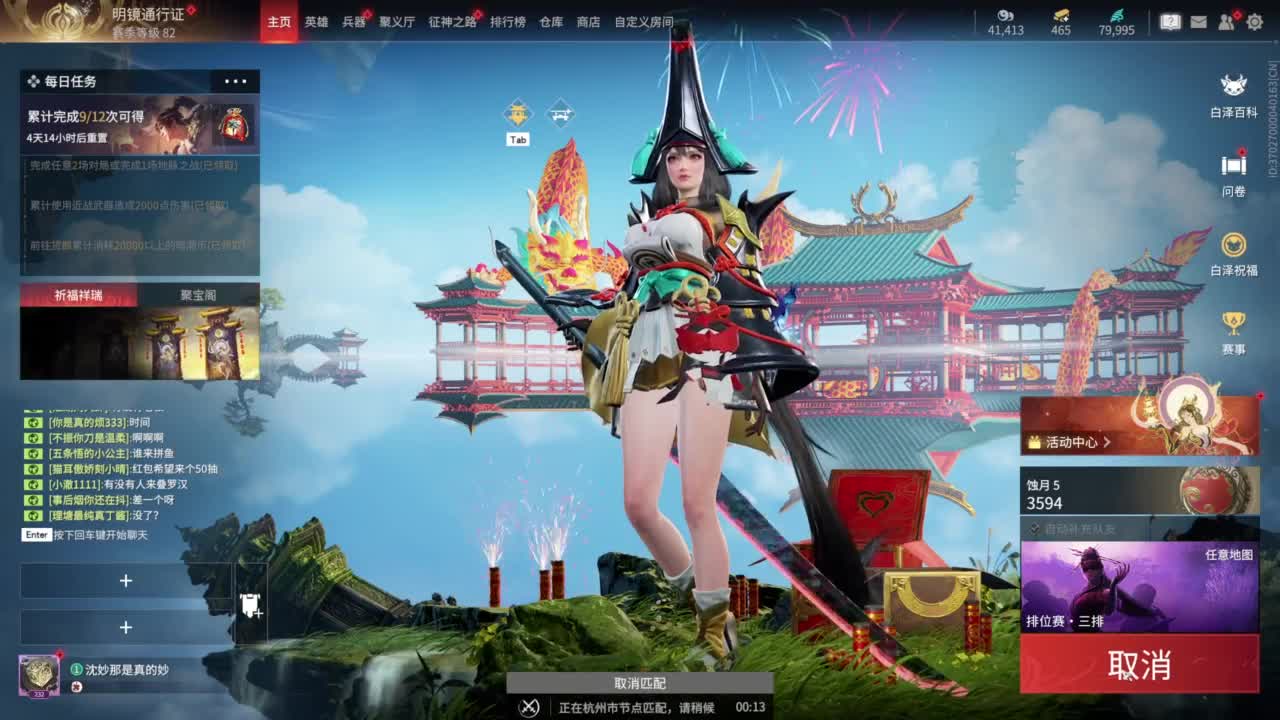Click 取消匹配 to cancel matchmaking
Image resolution: width=1280 pixels, height=720 pixels.
pyautogui.click(x=639, y=684)
